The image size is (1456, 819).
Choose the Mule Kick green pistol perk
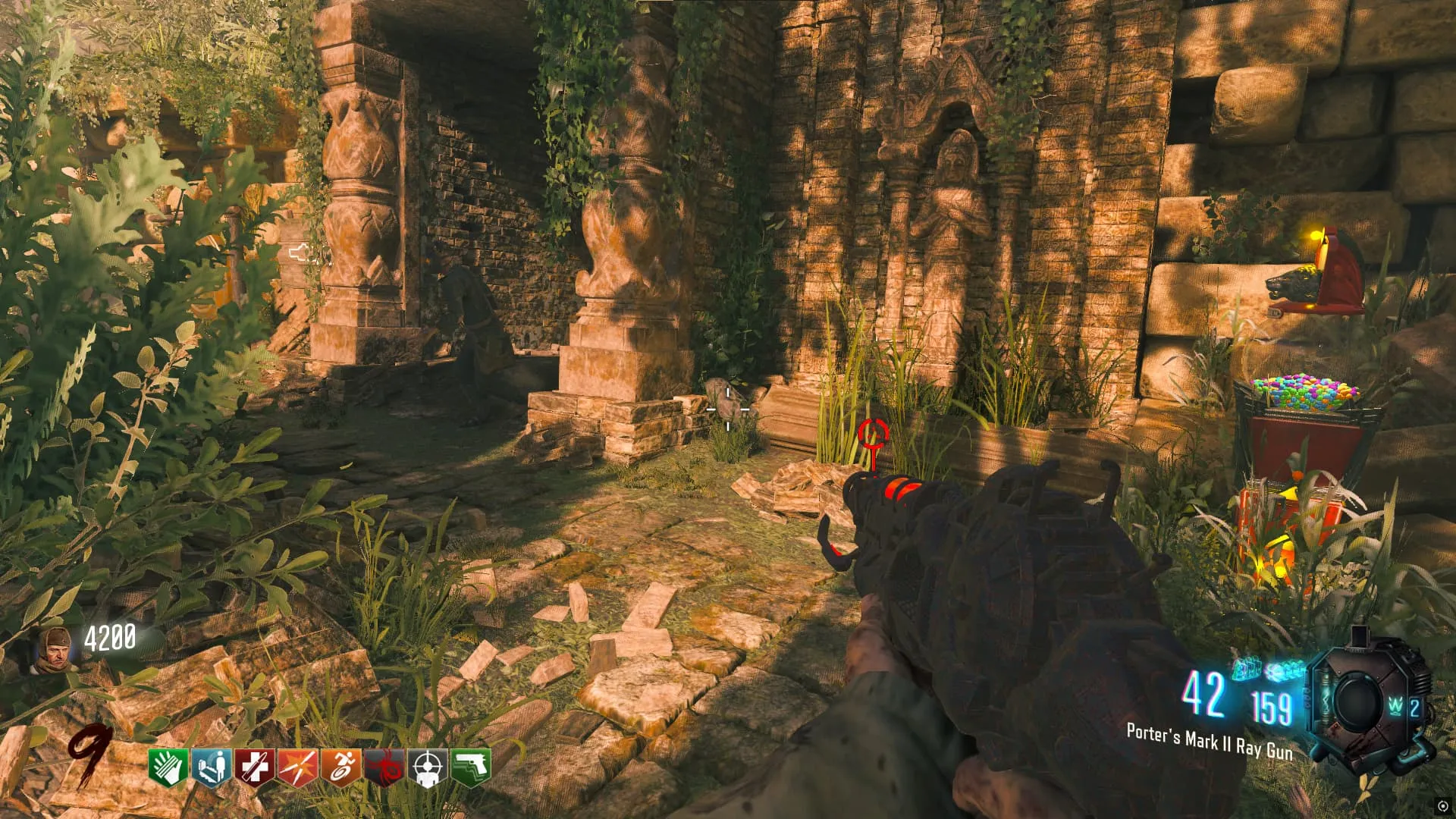pyautogui.click(x=470, y=767)
